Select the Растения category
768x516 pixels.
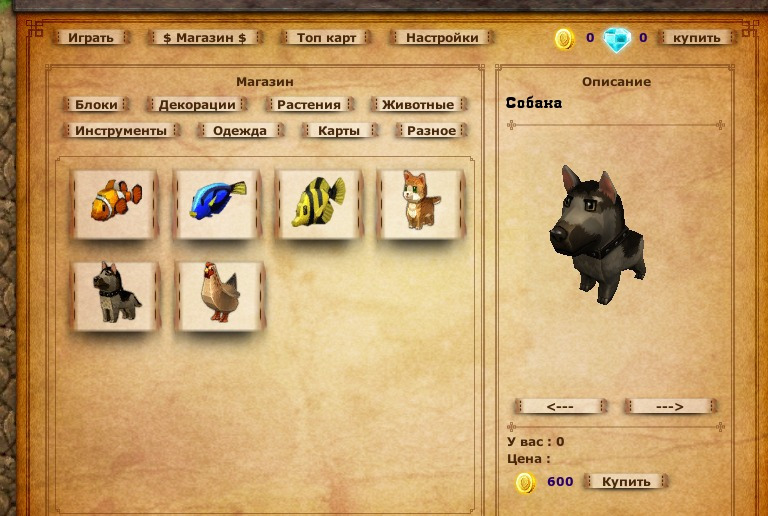[309, 104]
